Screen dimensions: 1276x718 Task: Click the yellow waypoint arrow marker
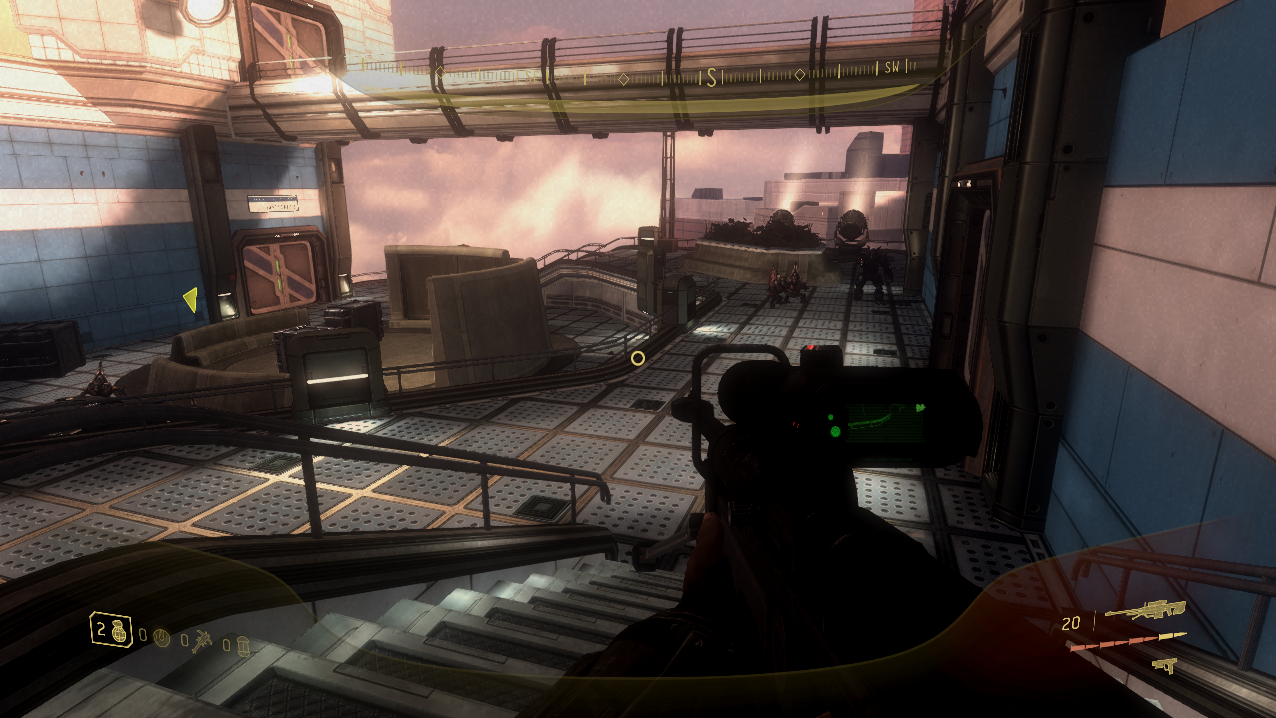tap(190, 298)
